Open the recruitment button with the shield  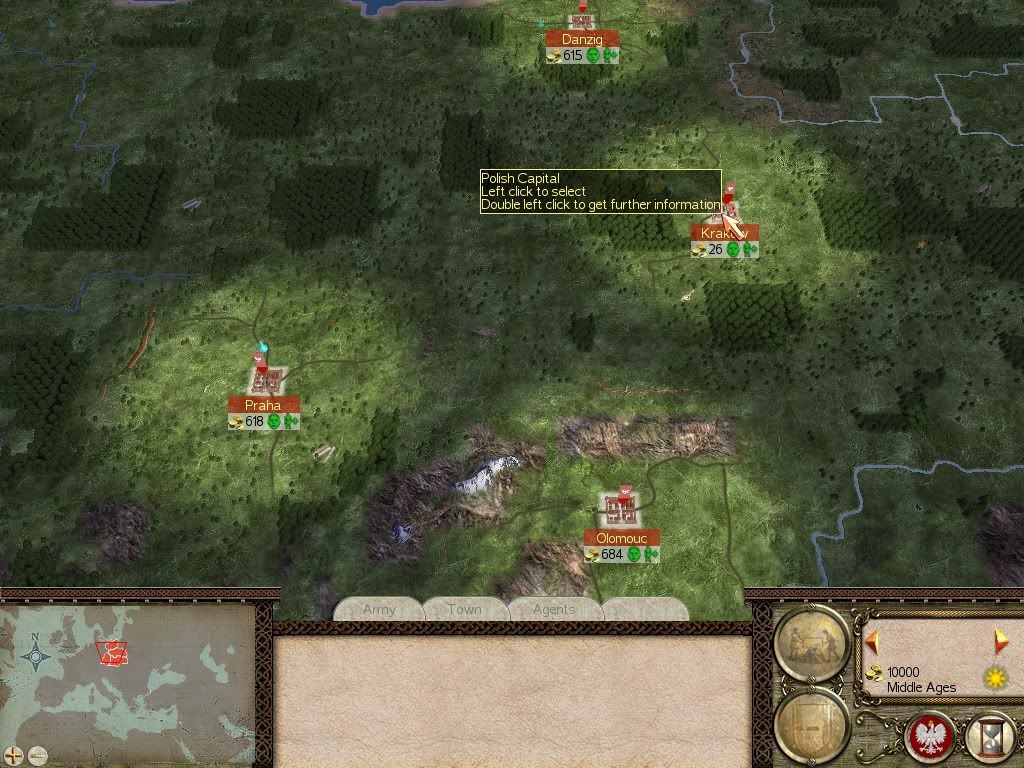pyautogui.click(x=811, y=720)
